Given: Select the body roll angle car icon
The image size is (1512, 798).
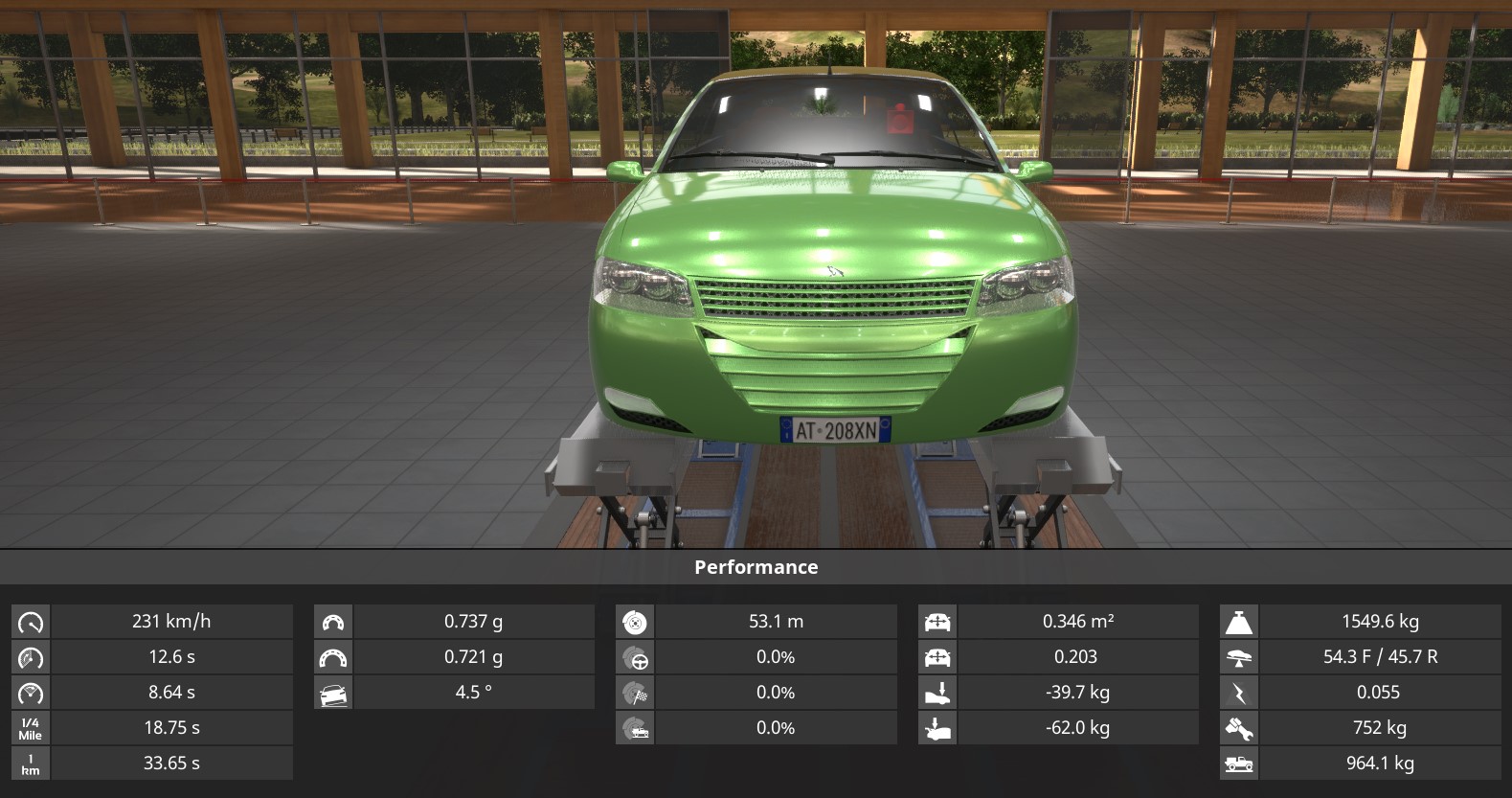Looking at the screenshot, I should (333, 693).
